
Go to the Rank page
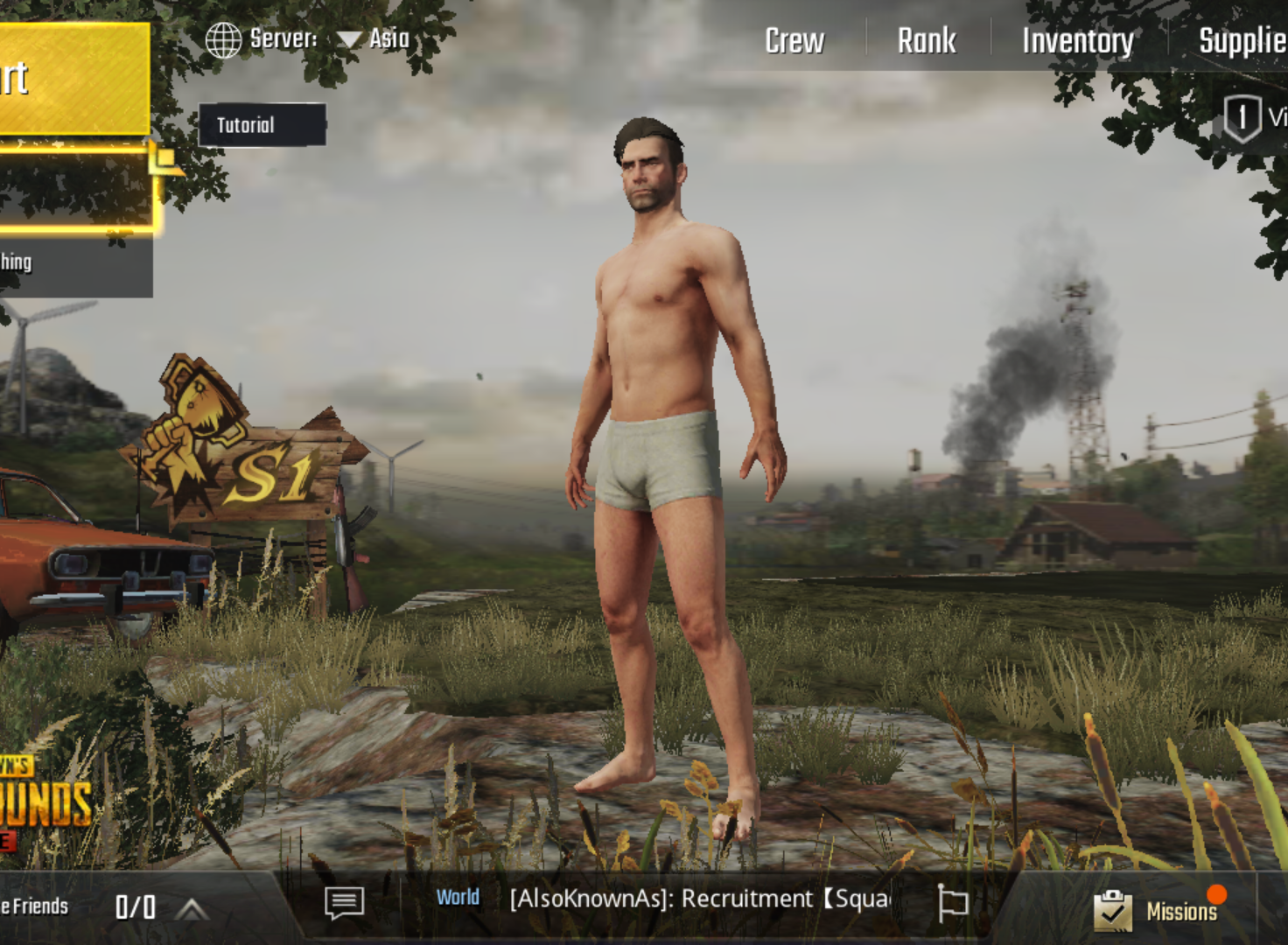tap(927, 41)
